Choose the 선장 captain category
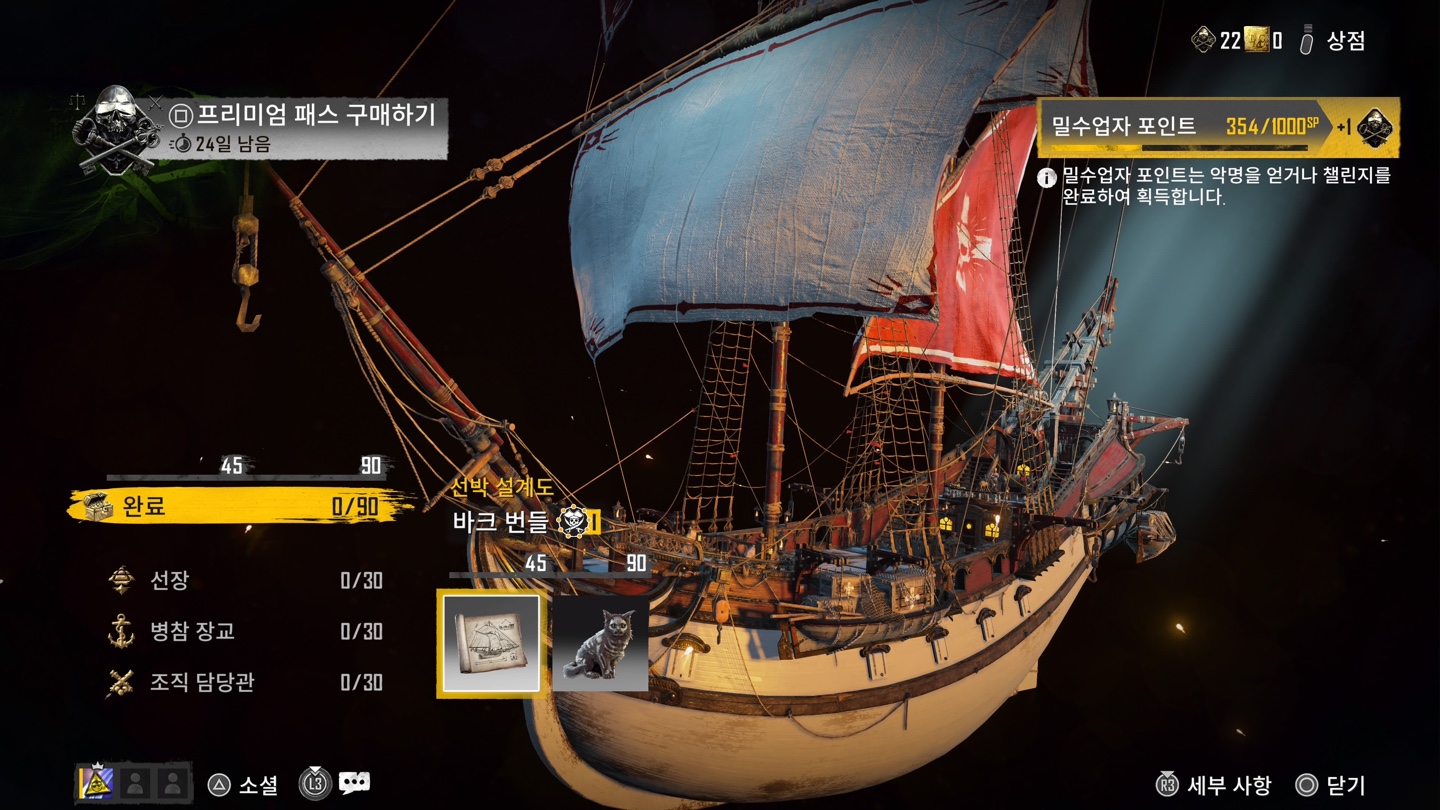The image size is (1440, 810). pyautogui.click(x=245, y=580)
